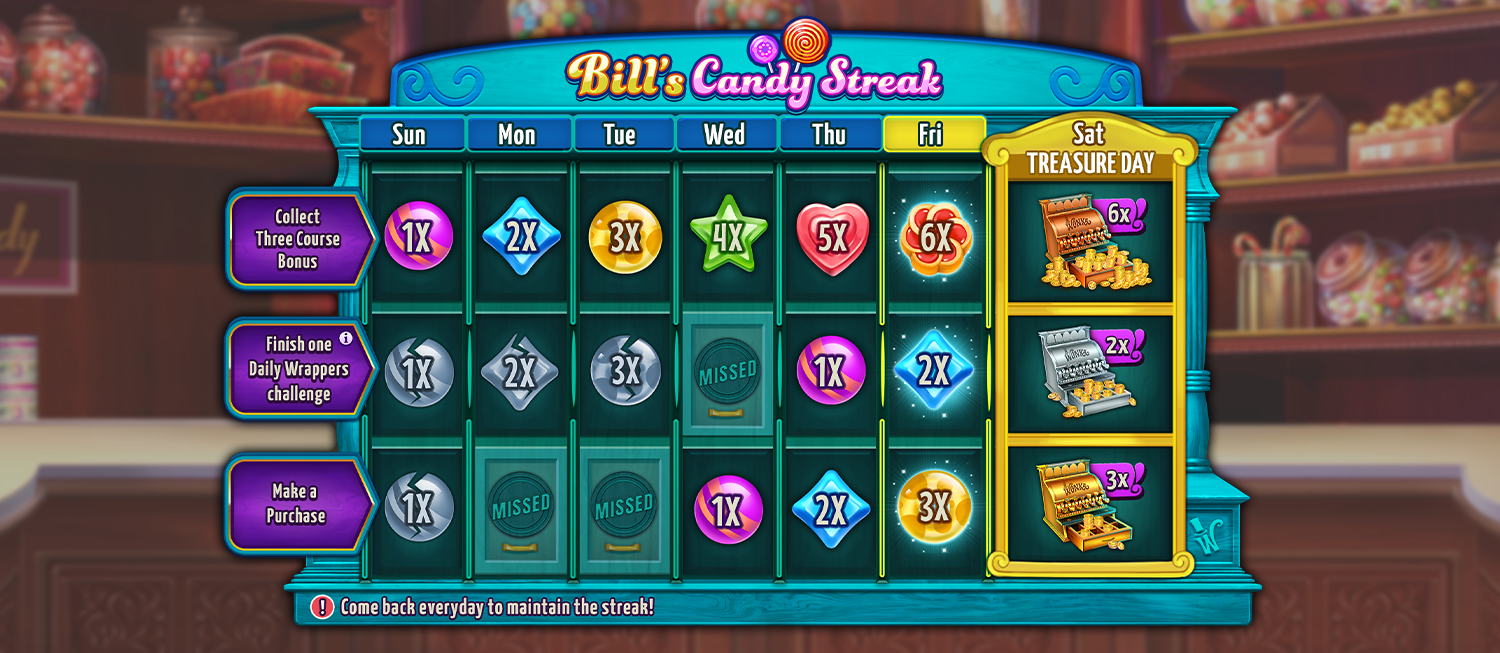Image resolution: width=1500 pixels, height=653 pixels.
Task: Select the Tue day header
Action: [621, 135]
